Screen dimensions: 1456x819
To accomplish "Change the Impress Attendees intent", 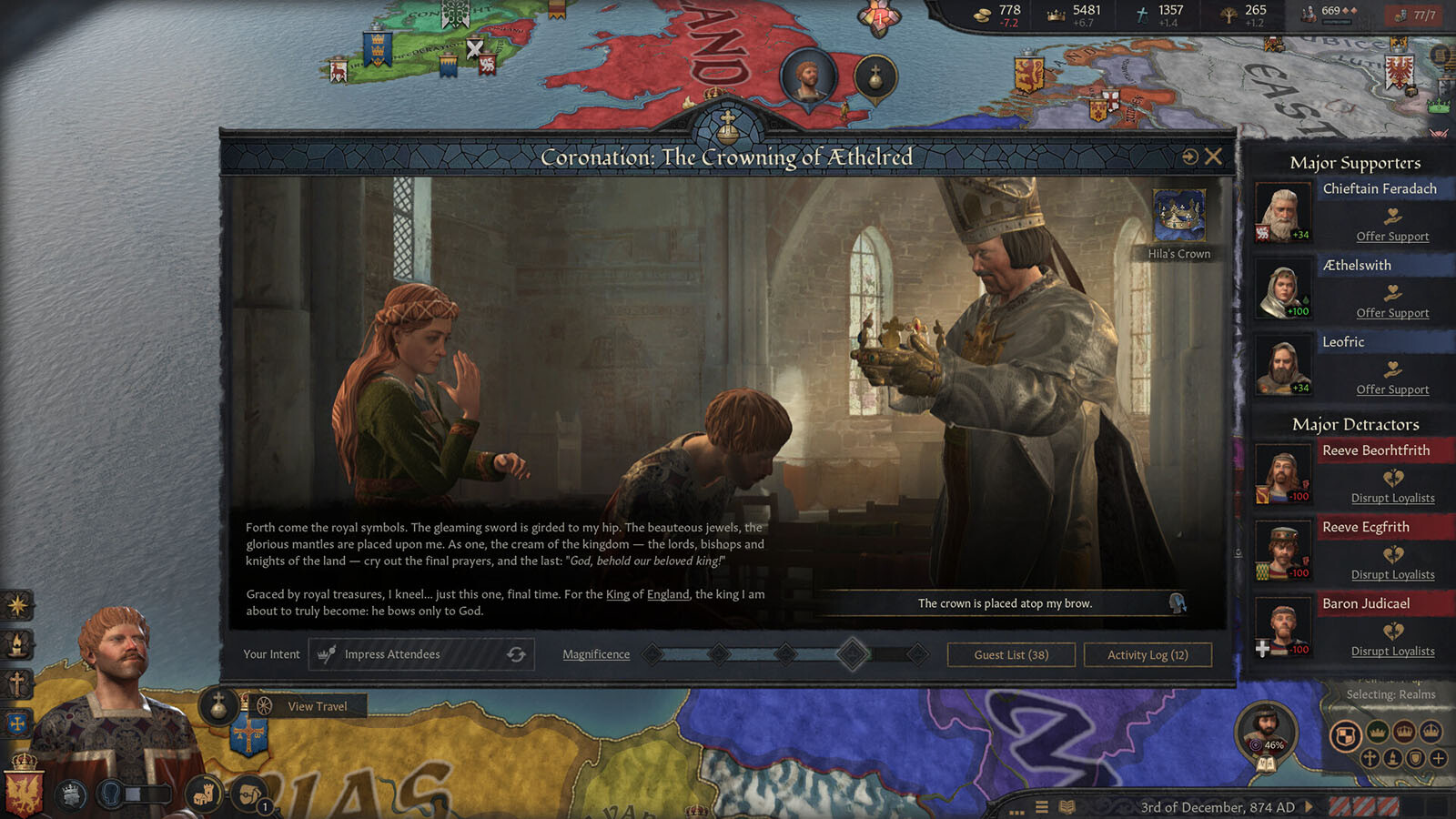I will tap(516, 654).
